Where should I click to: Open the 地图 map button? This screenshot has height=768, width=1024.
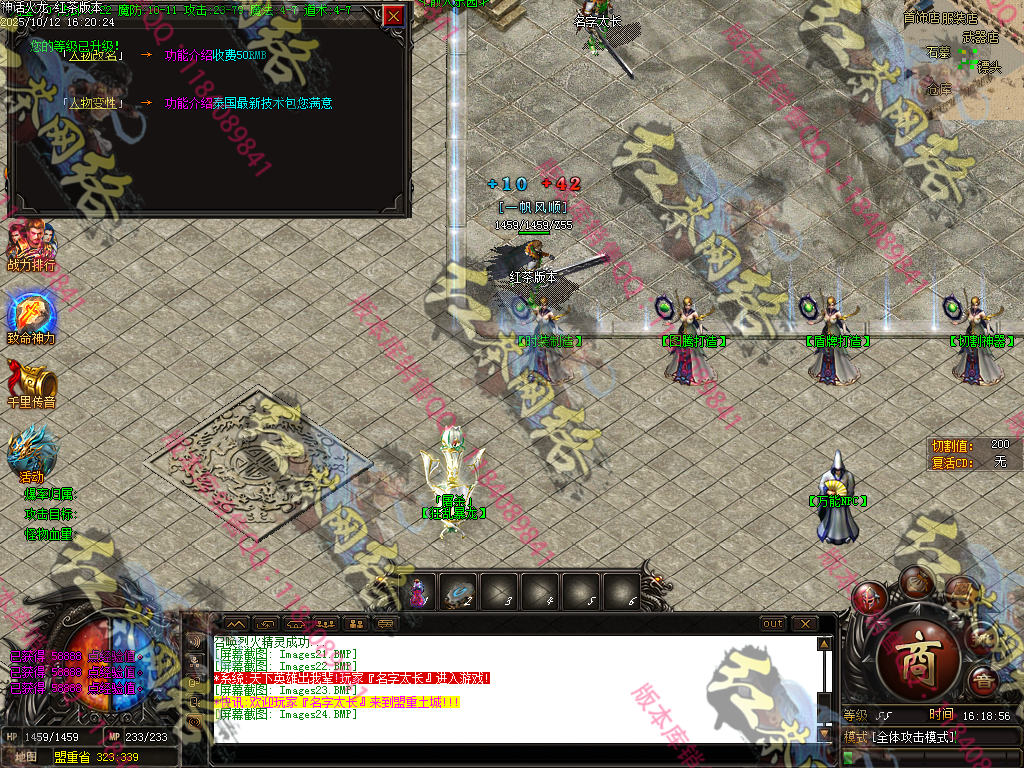[x=26, y=757]
